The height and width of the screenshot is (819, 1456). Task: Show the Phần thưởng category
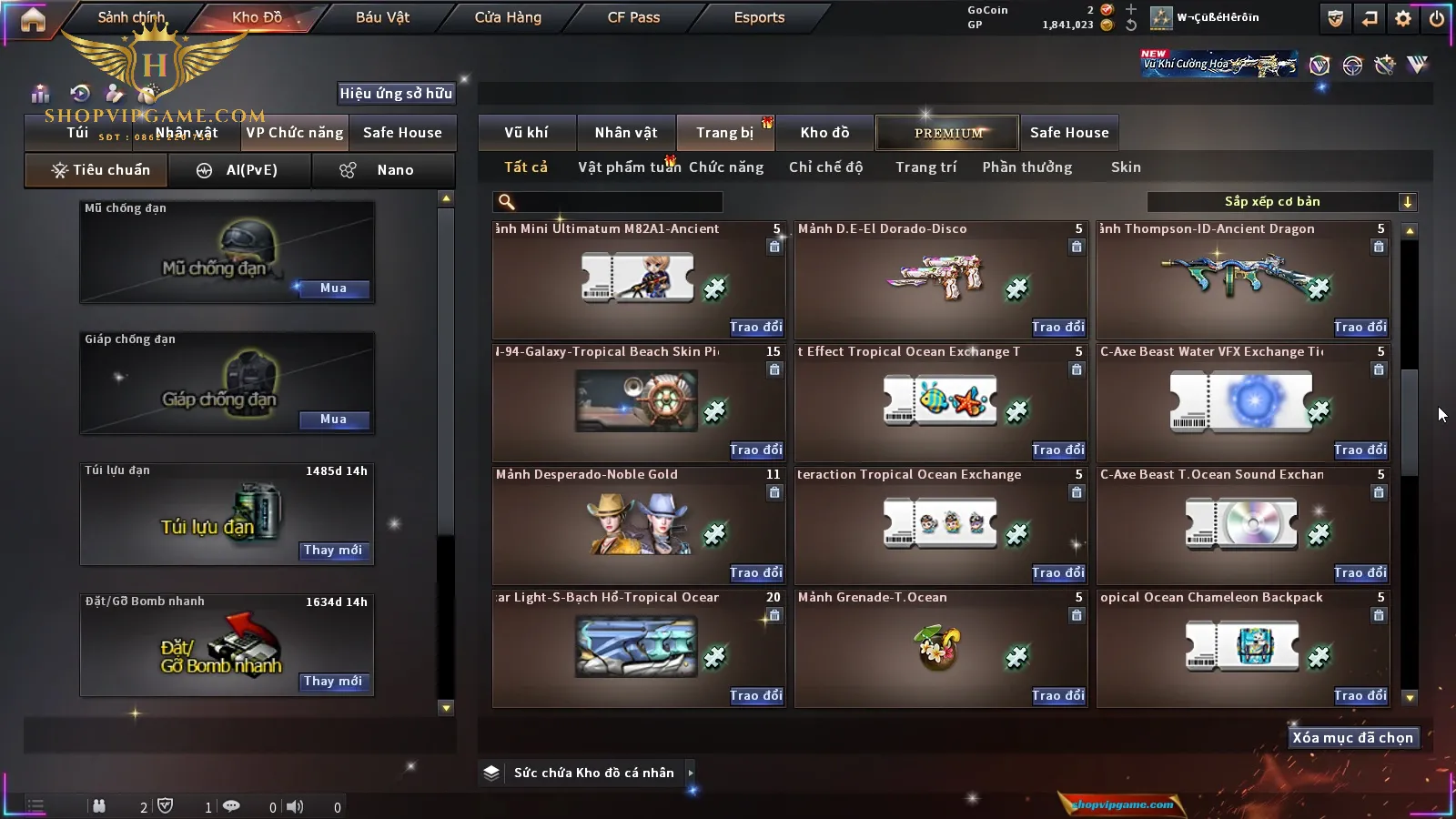click(1026, 167)
